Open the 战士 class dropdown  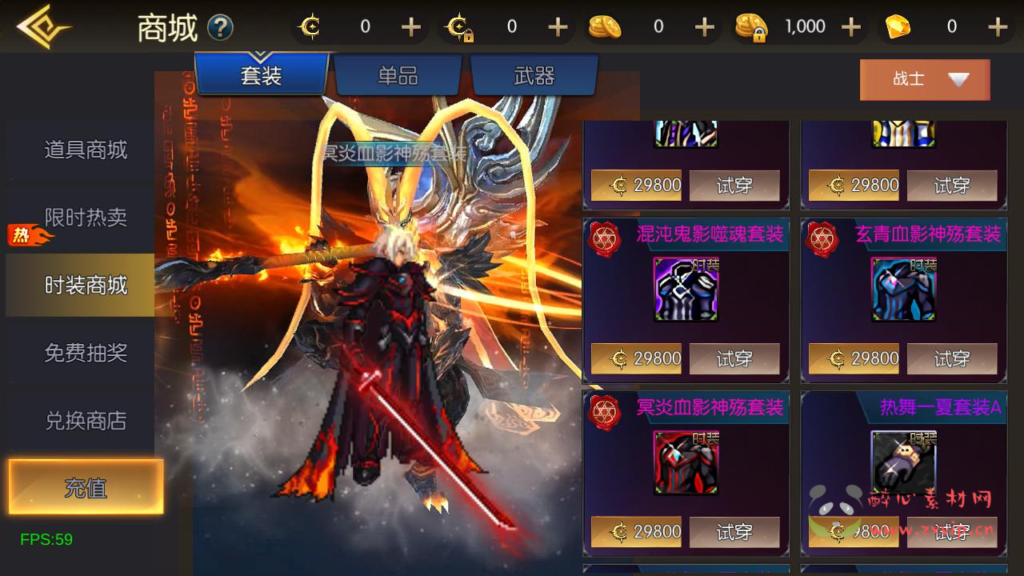click(925, 80)
